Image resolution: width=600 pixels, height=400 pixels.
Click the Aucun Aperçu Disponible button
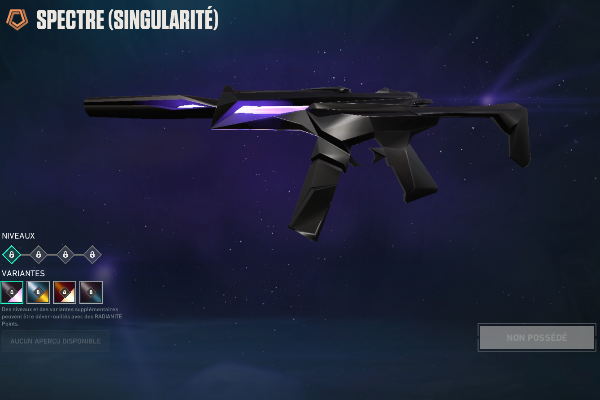[55, 342]
